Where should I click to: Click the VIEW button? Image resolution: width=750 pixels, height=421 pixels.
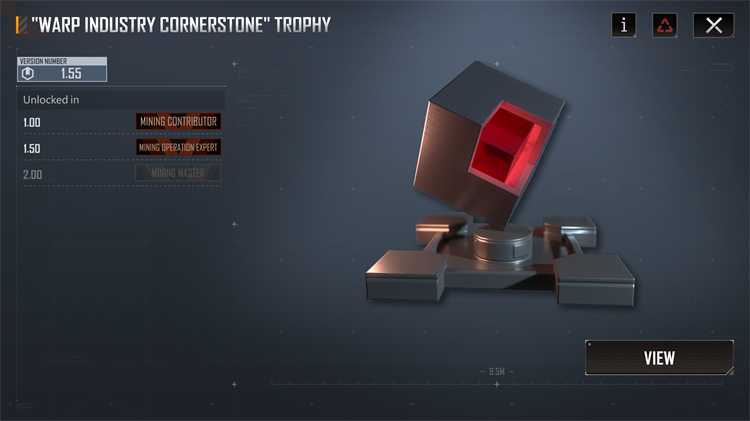[659, 358]
